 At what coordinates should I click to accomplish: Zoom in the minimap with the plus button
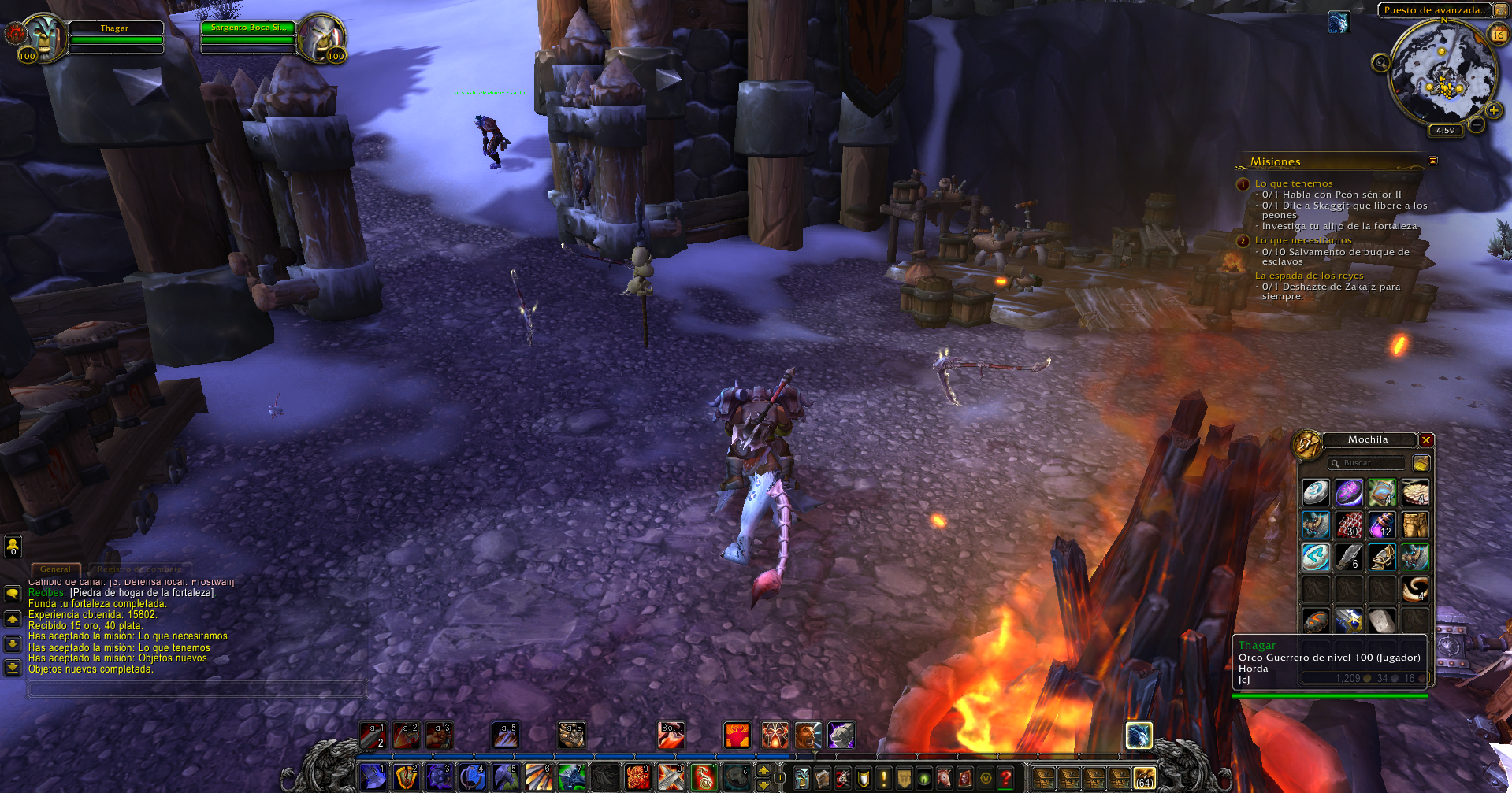pos(1493,110)
